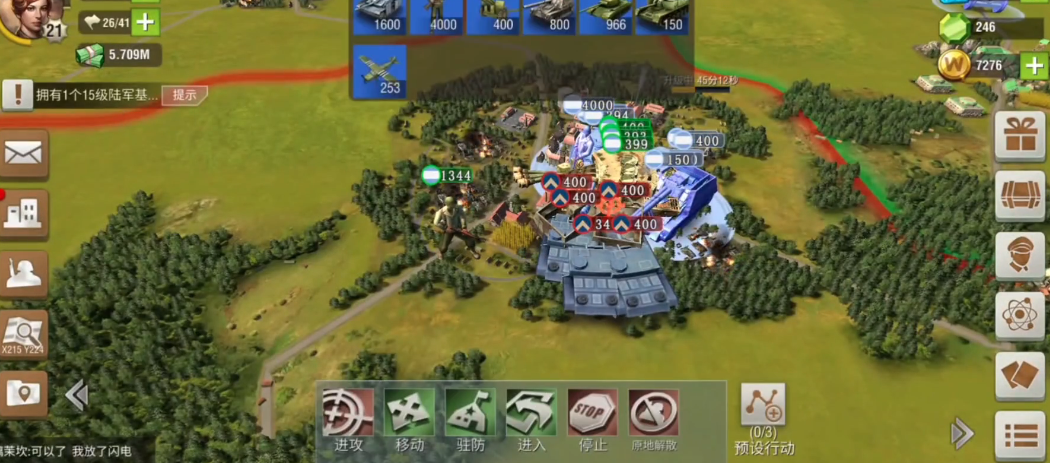This screenshot has width=1050, height=463.
Task: Expand the left panel double-arrow
Action: point(76,396)
